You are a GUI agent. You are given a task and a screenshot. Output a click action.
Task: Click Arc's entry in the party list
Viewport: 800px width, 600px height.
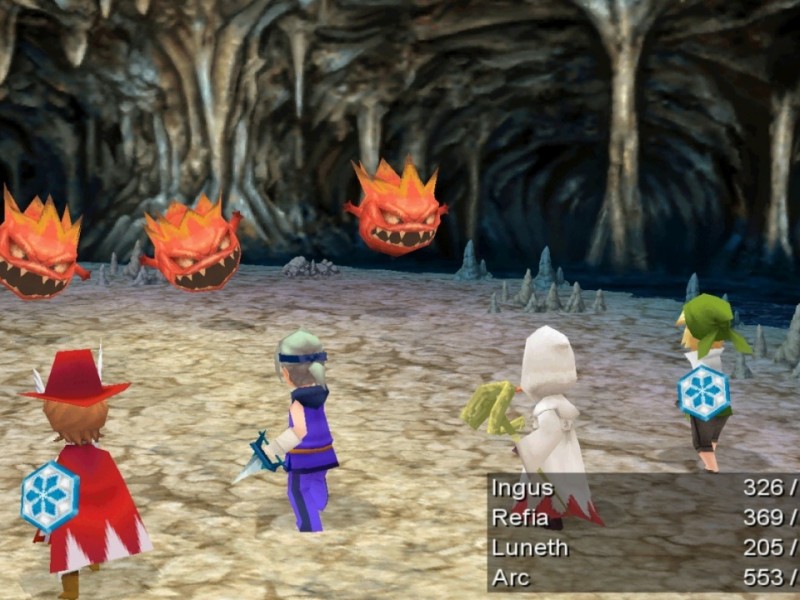point(511,577)
